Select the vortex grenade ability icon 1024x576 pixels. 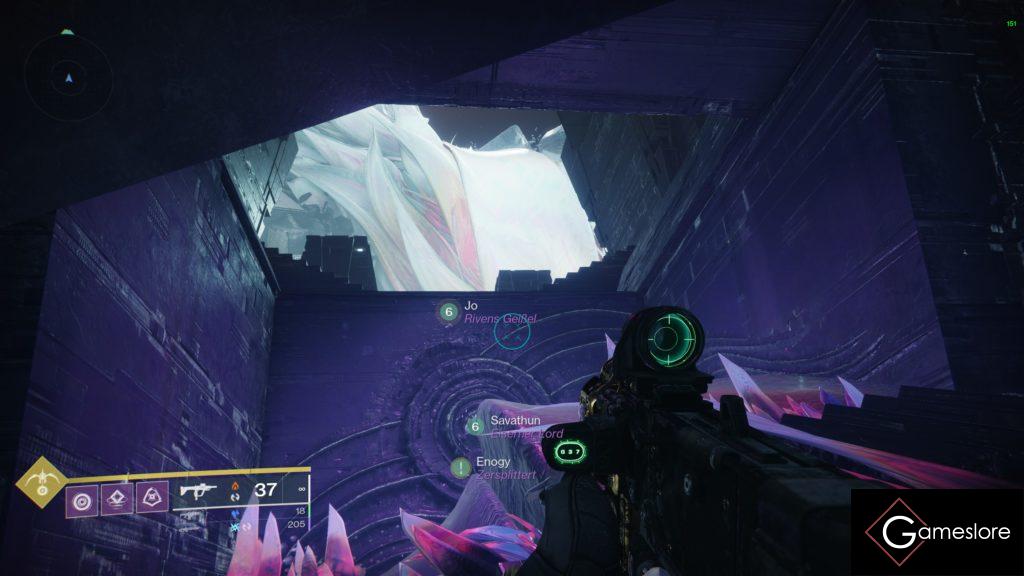81,498
